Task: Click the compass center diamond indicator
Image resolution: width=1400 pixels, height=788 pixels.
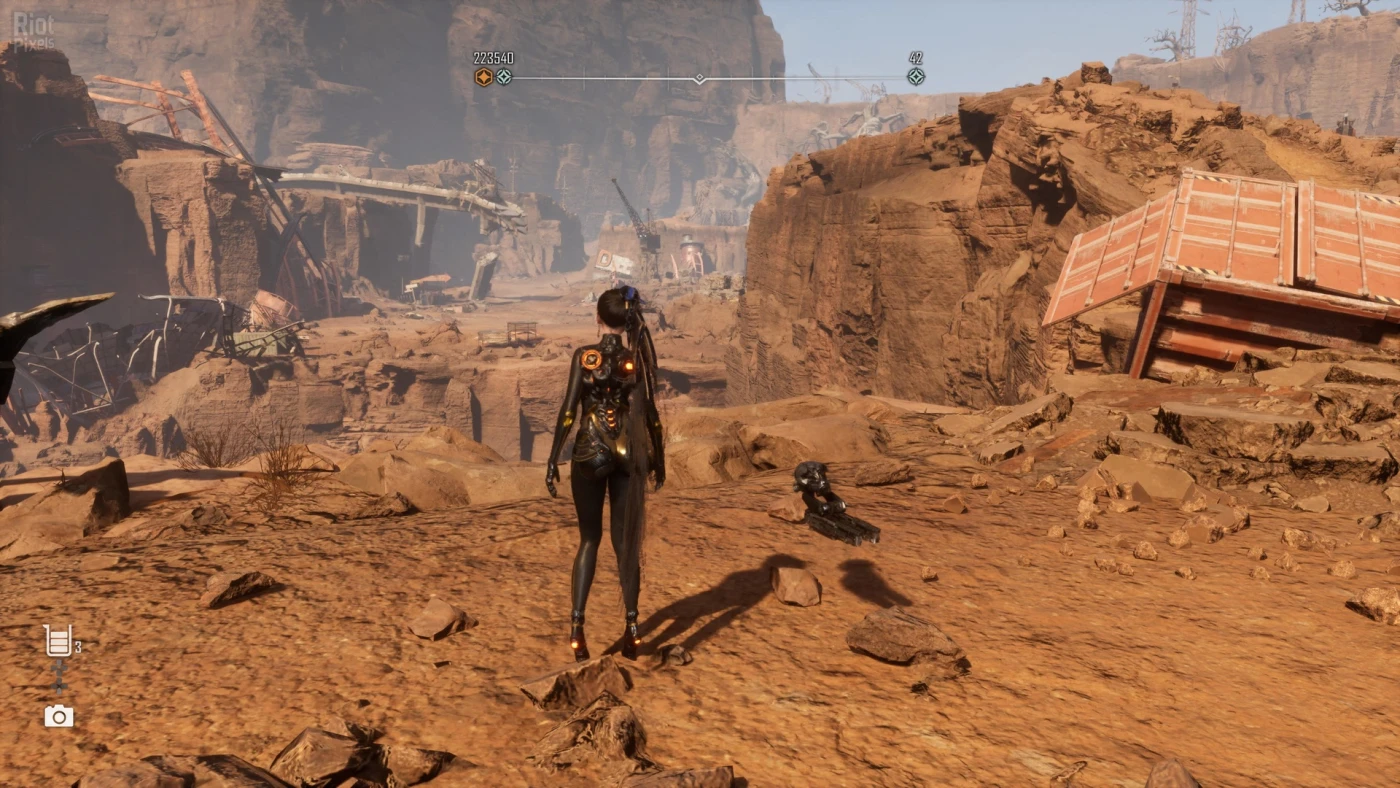Action: pos(699,78)
